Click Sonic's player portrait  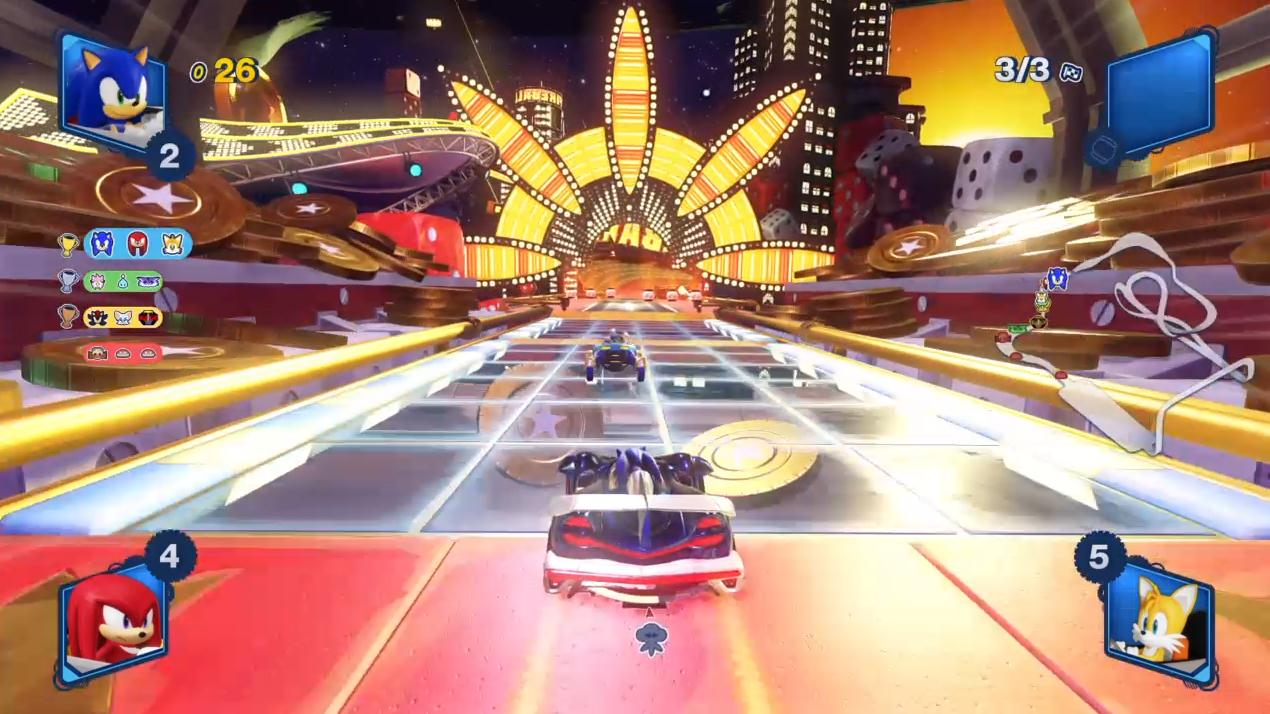[x=111, y=89]
